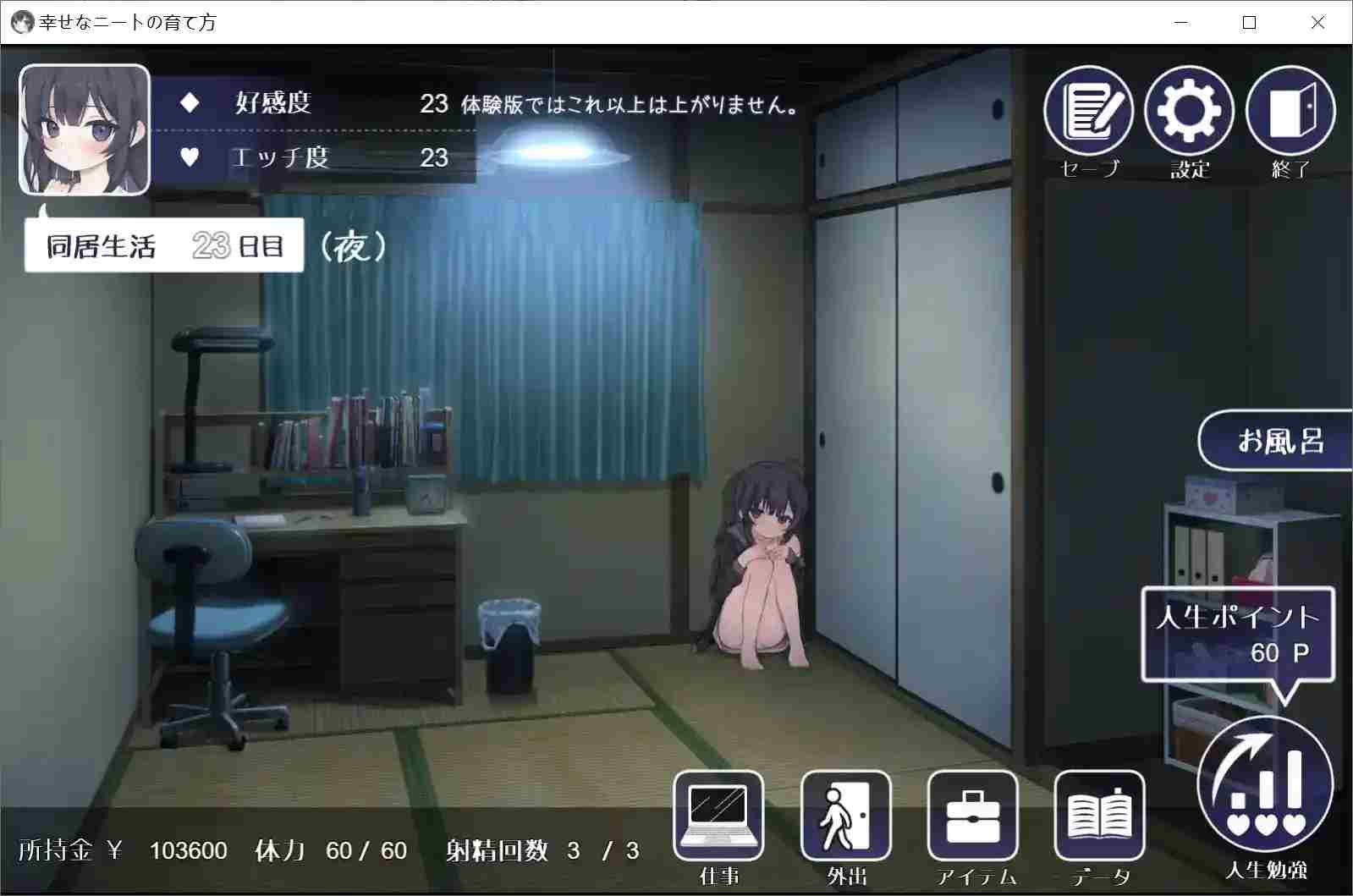1353x896 pixels.
Task: Click the 幸せなニートの育て方 title text
Action: [127, 23]
